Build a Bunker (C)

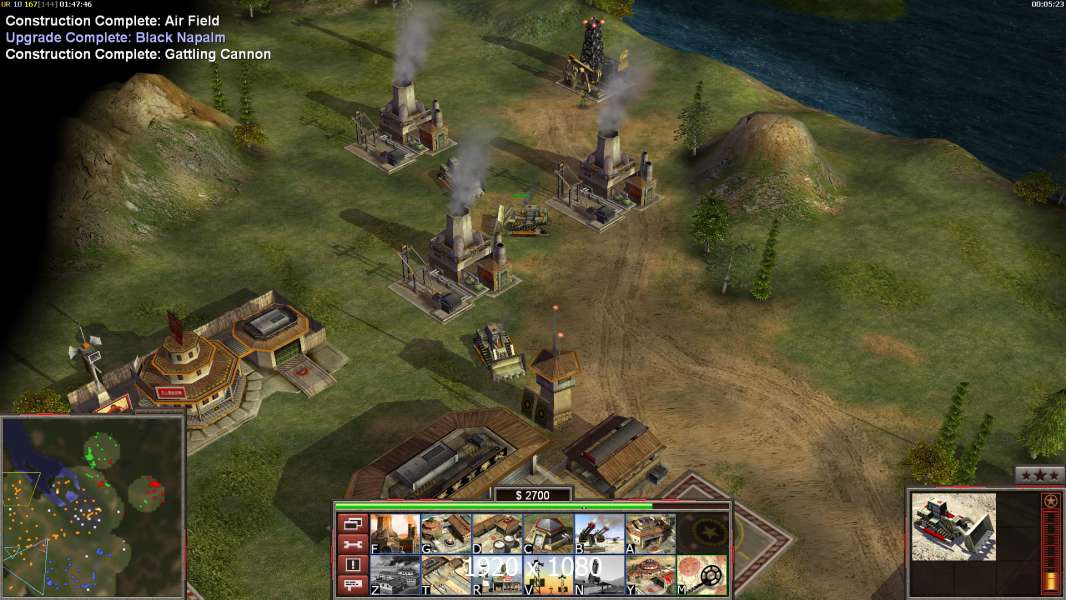[547, 533]
